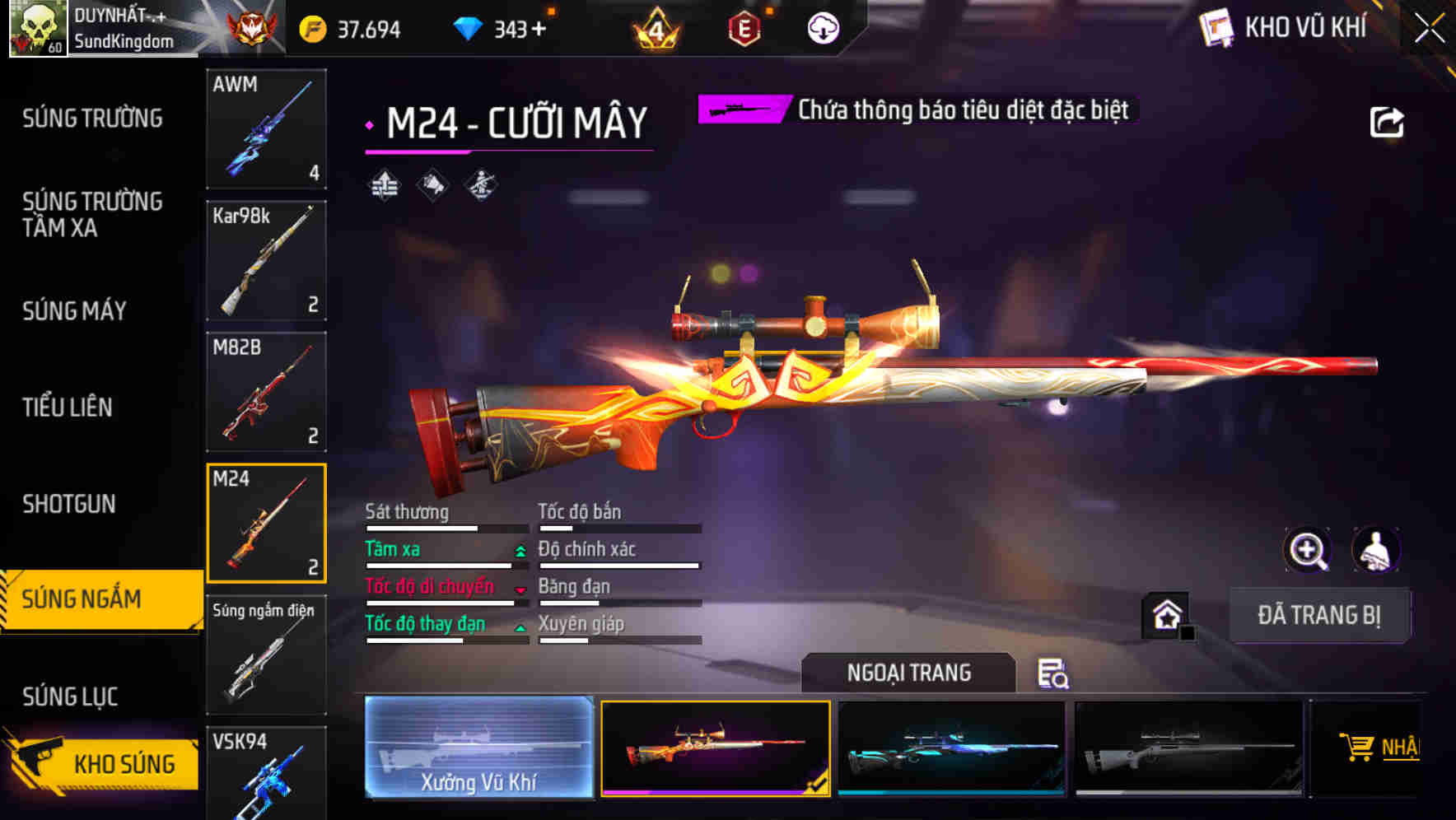This screenshot has height=820, width=1456.
Task: Open the download cloud icon in the top bar
Action: [x=821, y=28]
